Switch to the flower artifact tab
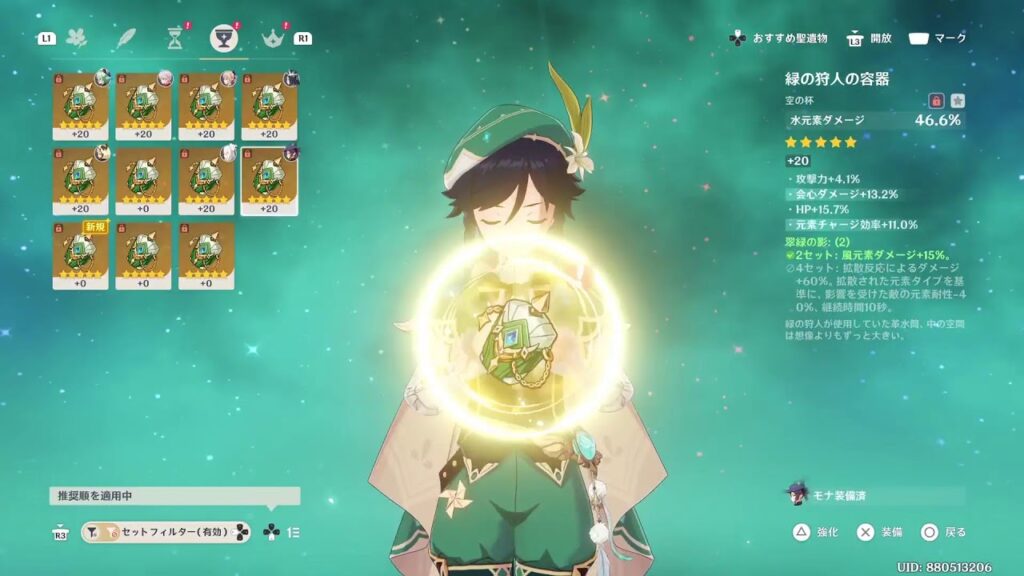 tap(77, 39)
